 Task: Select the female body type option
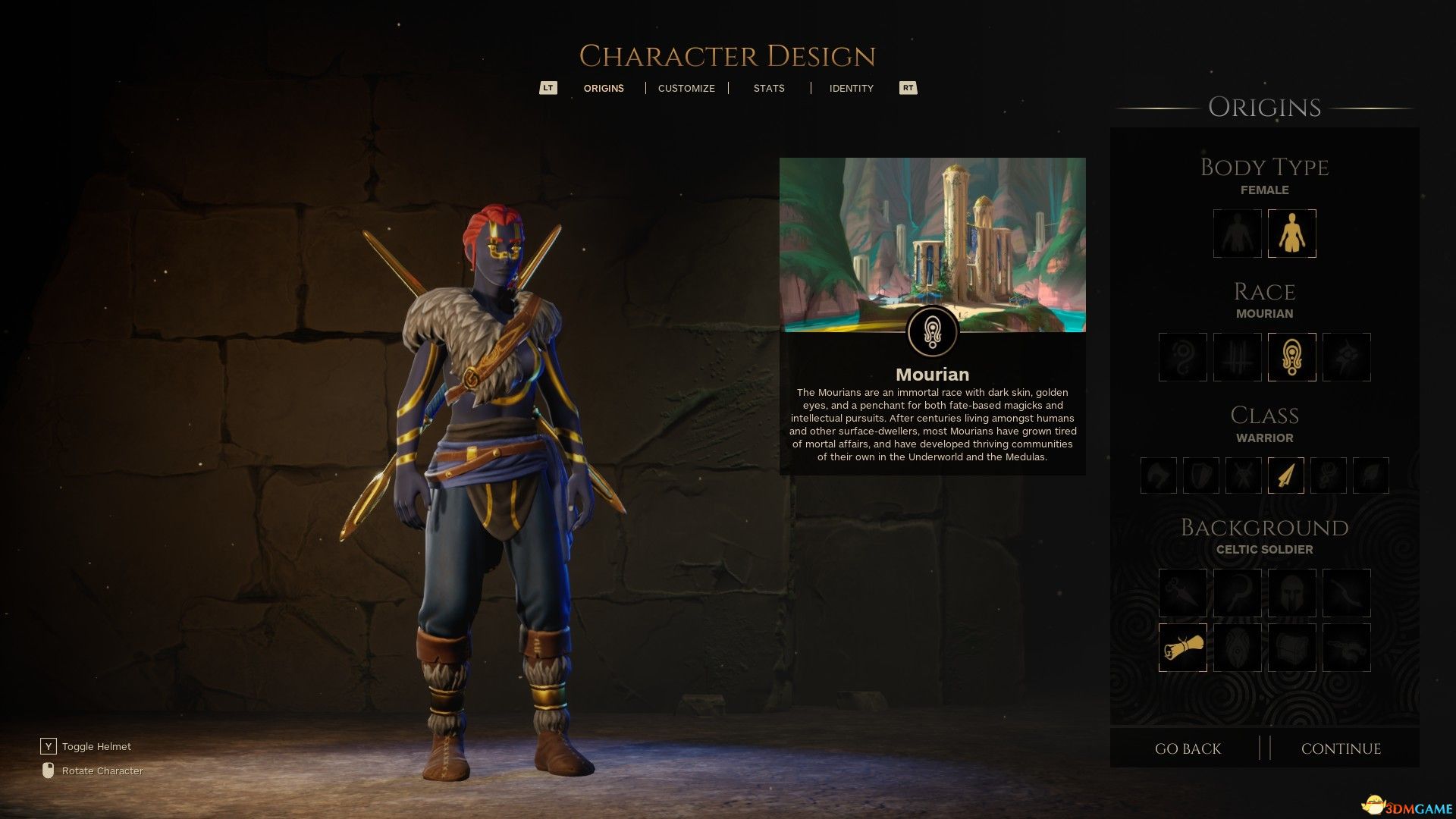[1291, 234]
